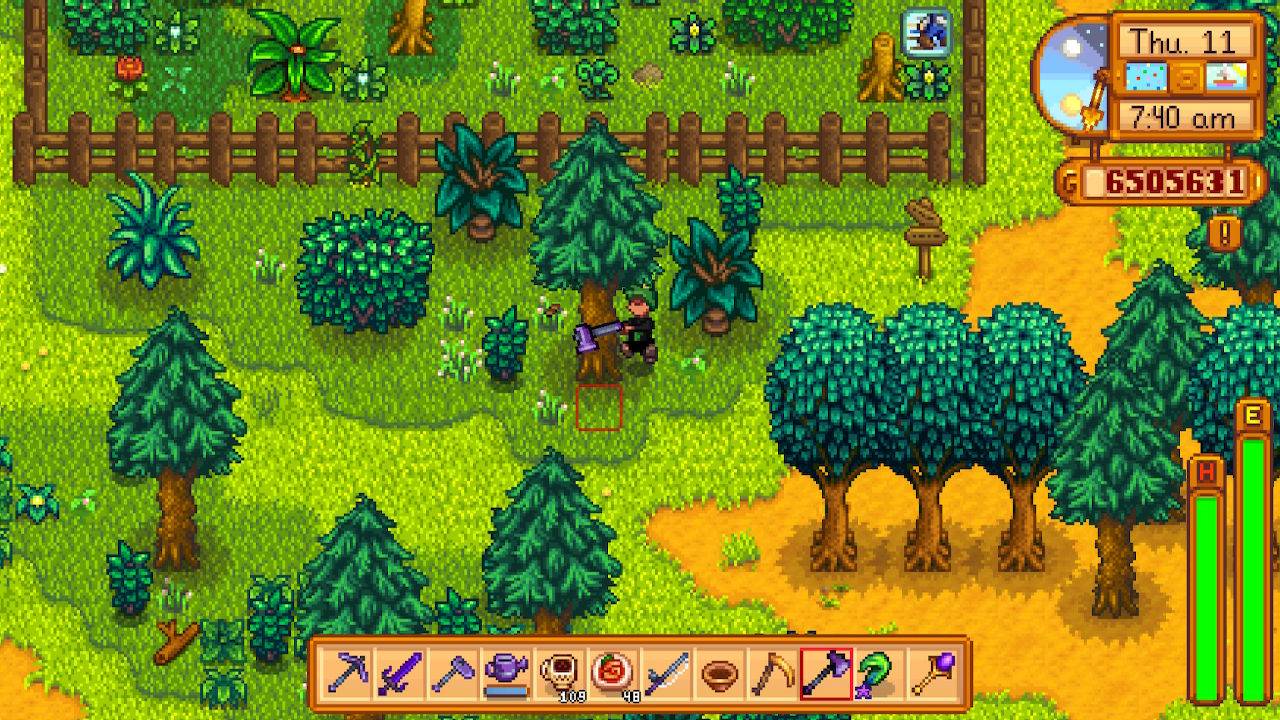Click the highlighted axe slot

[x=826, y=674]
